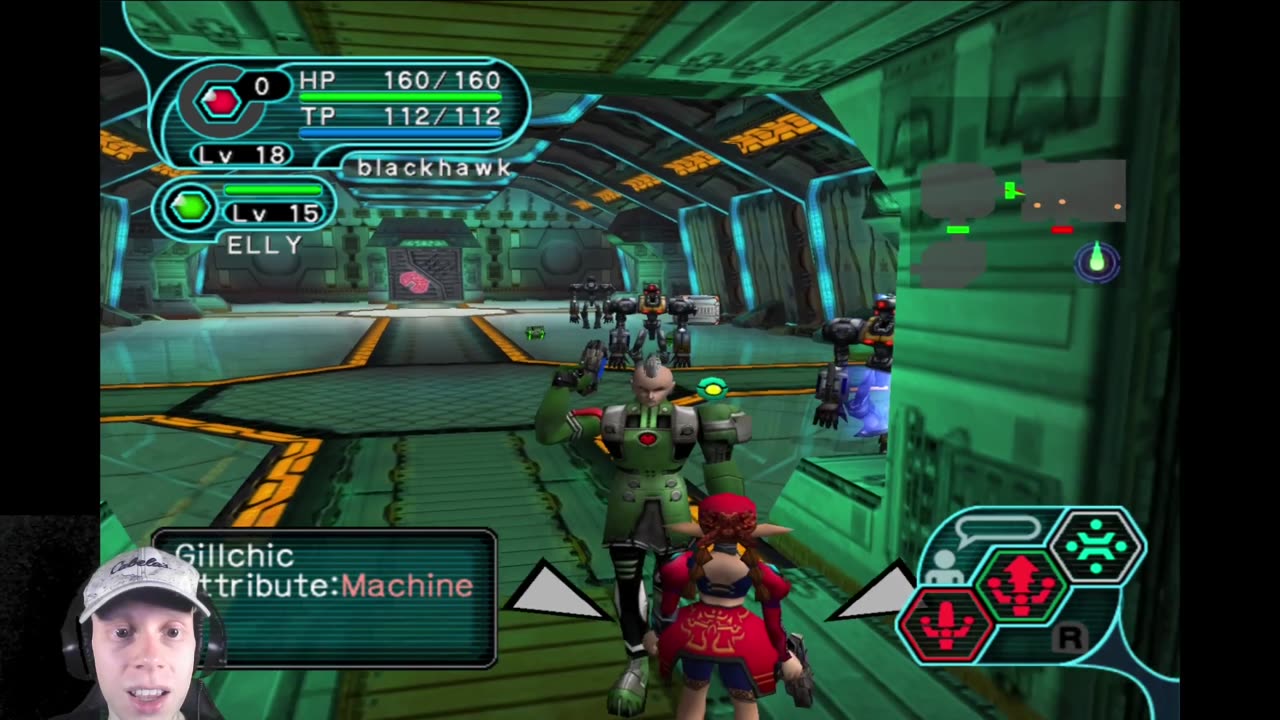This screenshot has height=720, width=1280.
Task: Select ELLY's party member status panel
Action: tap(245, 215)
